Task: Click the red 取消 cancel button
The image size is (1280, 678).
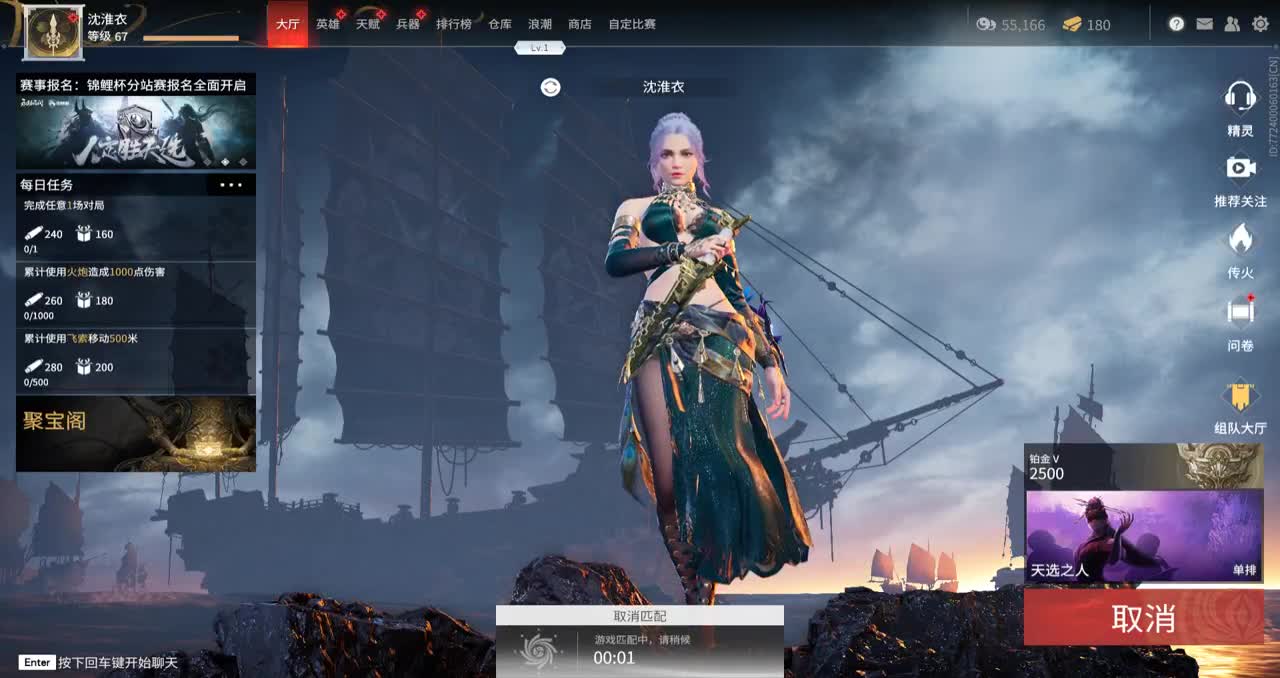Action: point(1143,618)
